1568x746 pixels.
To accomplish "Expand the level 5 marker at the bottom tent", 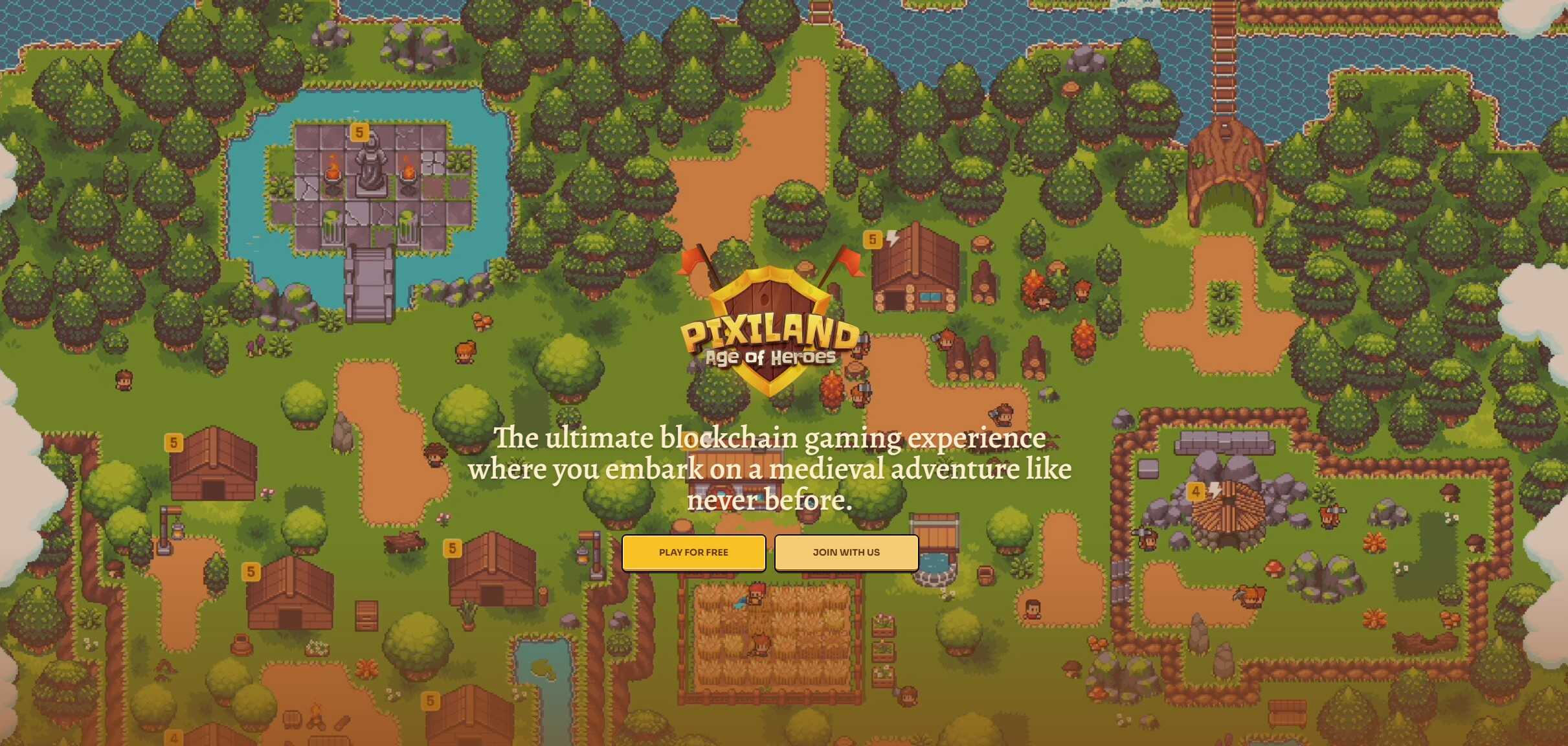I will pos(430,700).
